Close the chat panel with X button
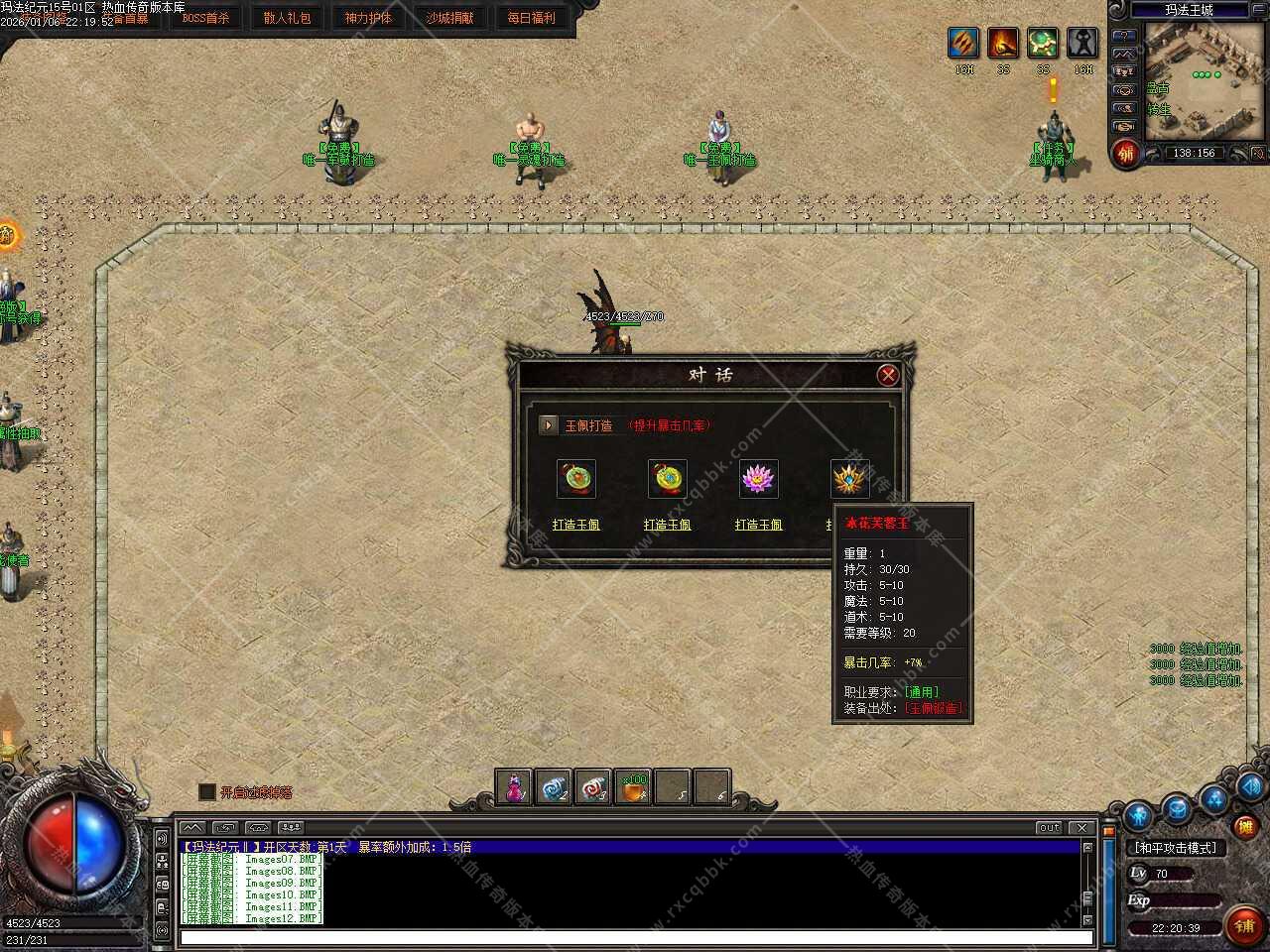Viewport: 1270px width, 952px height. click(x=1081, y=827)
